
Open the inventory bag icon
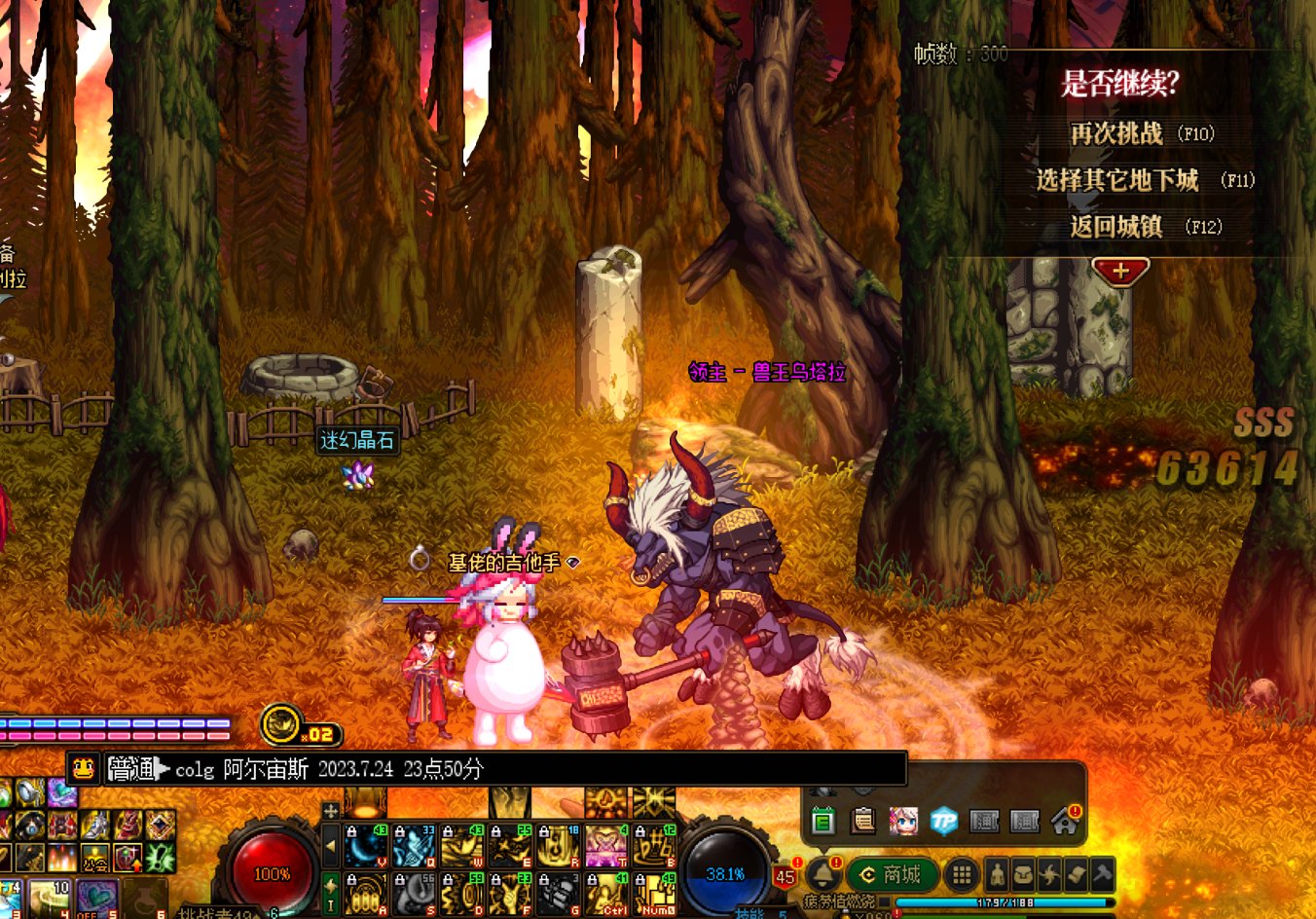click(1023, 875)
